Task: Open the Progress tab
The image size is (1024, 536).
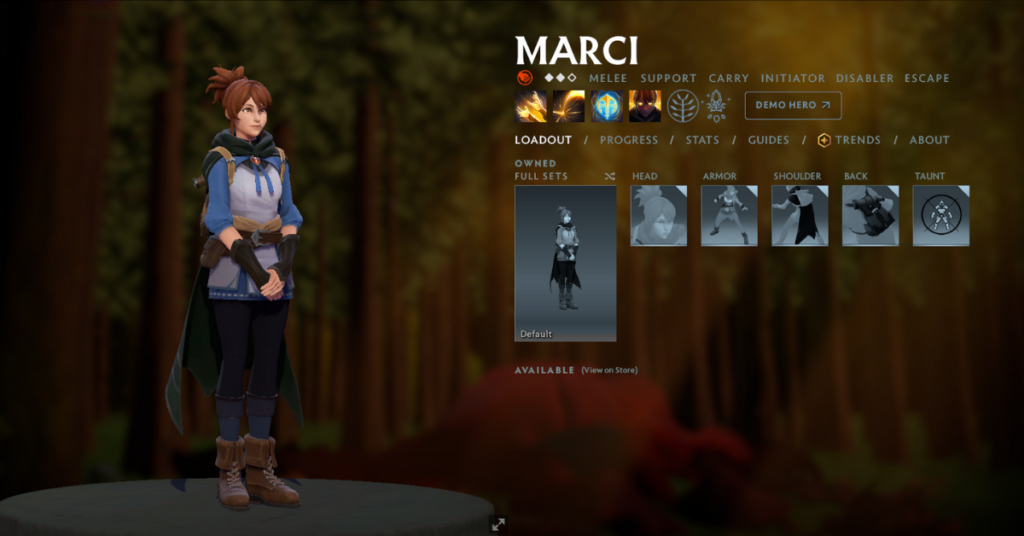Action: coord(629,140)
